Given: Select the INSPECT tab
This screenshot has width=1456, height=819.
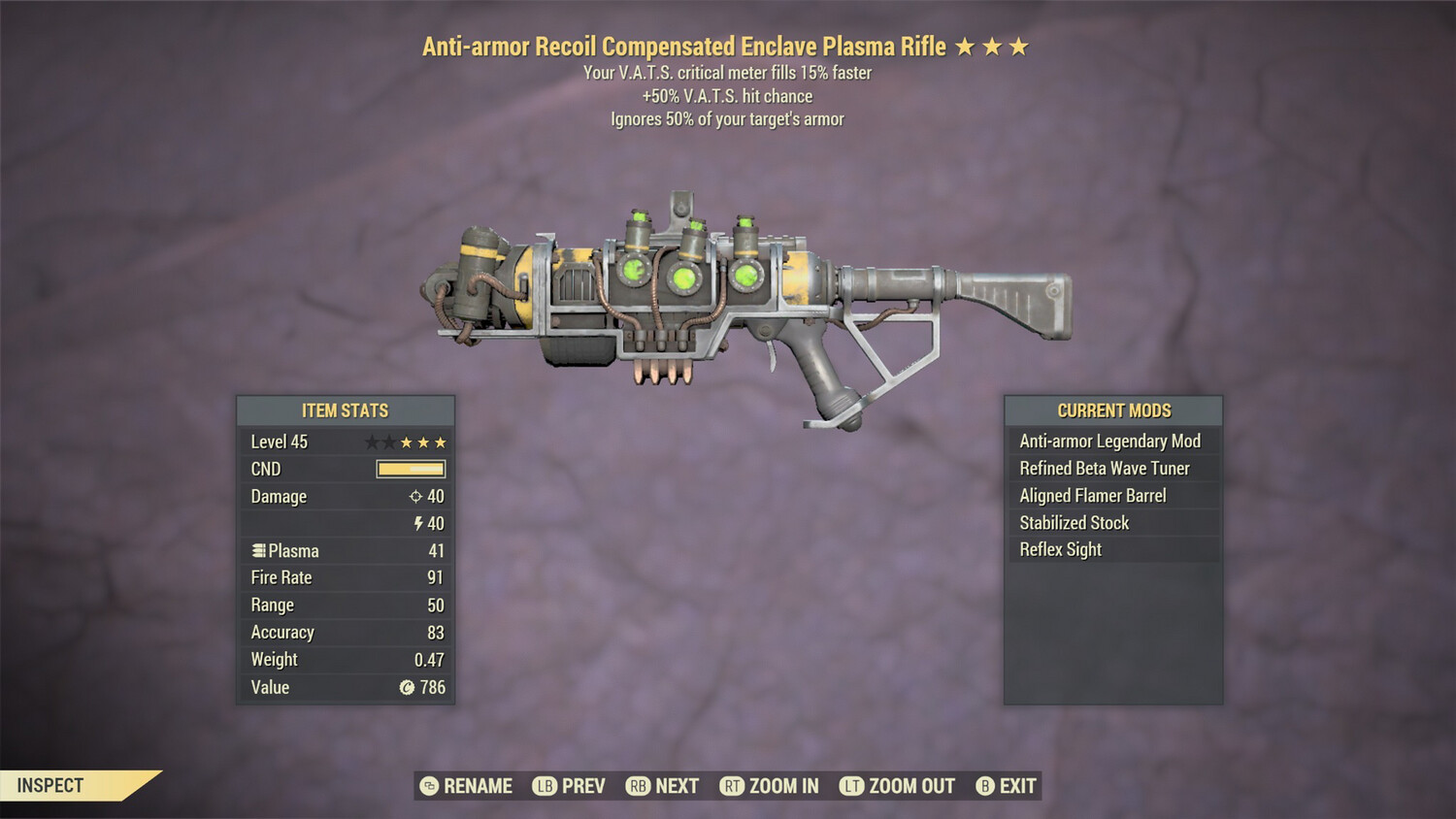Looking at the screenshot, I should click(x=52, y=785).
